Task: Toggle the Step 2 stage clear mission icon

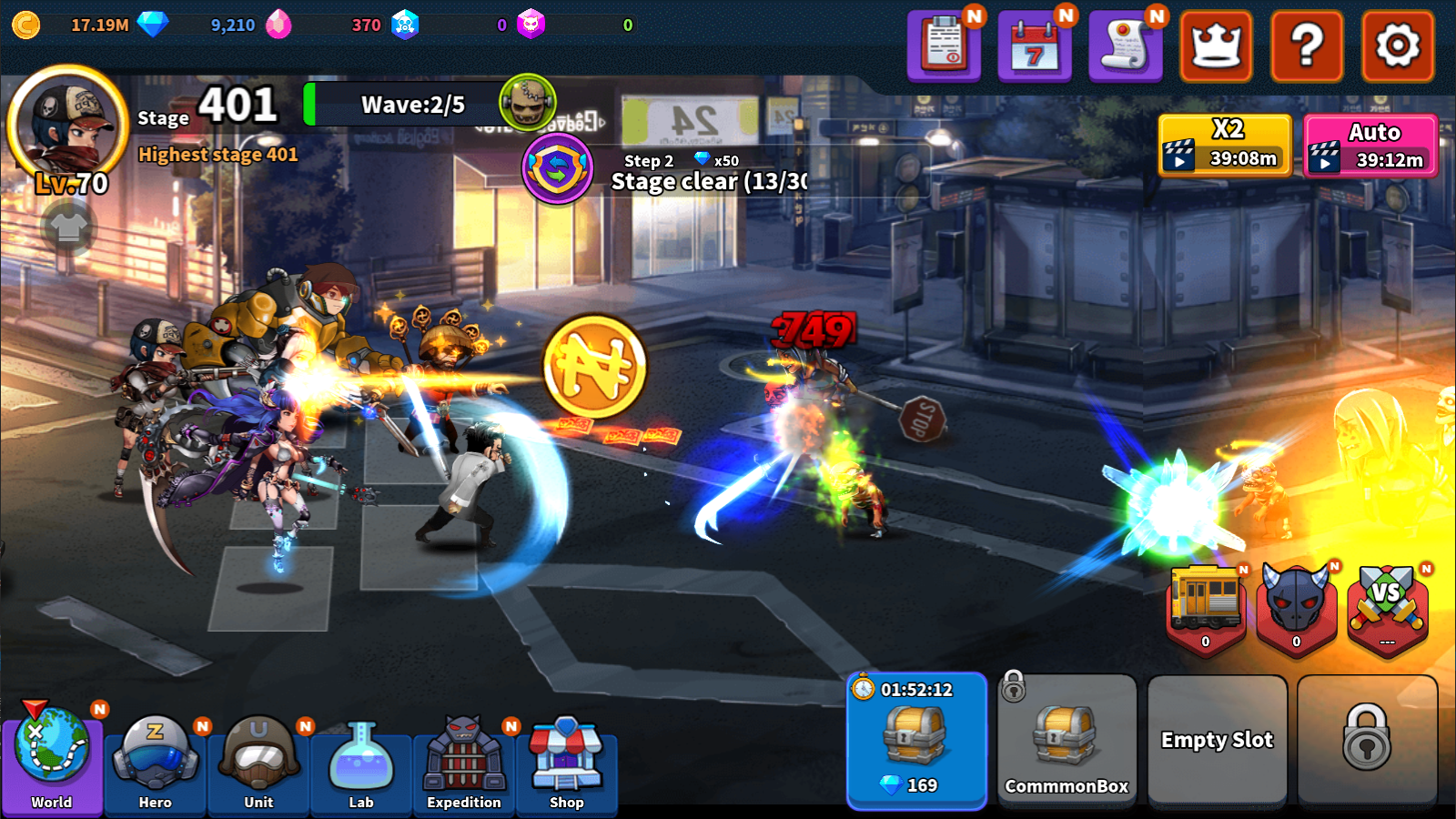Action: 558,167
